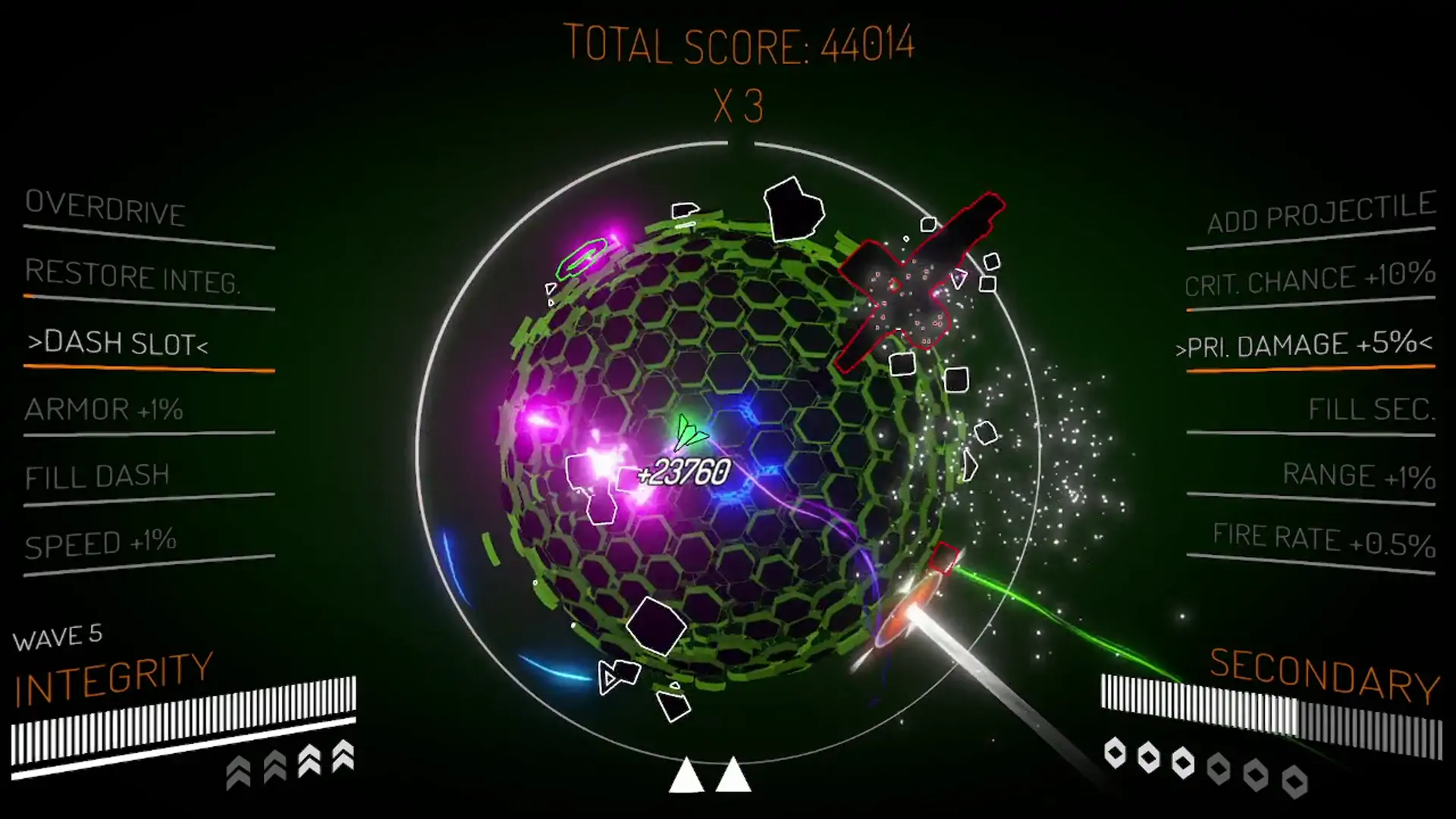The image size is (1456, 819).
Task: Pick the Fire Rate +0.5% upgrade
Action: [1323, 539]
